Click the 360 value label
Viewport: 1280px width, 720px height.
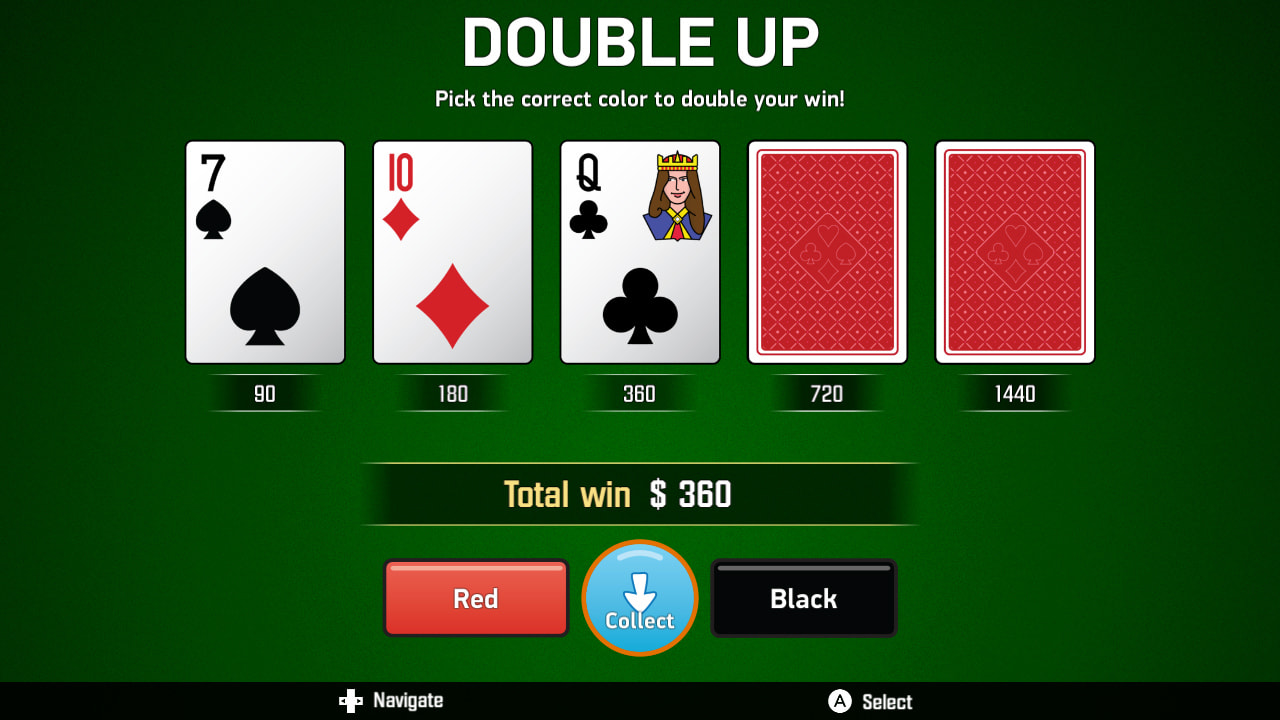[x=639, y=393]
